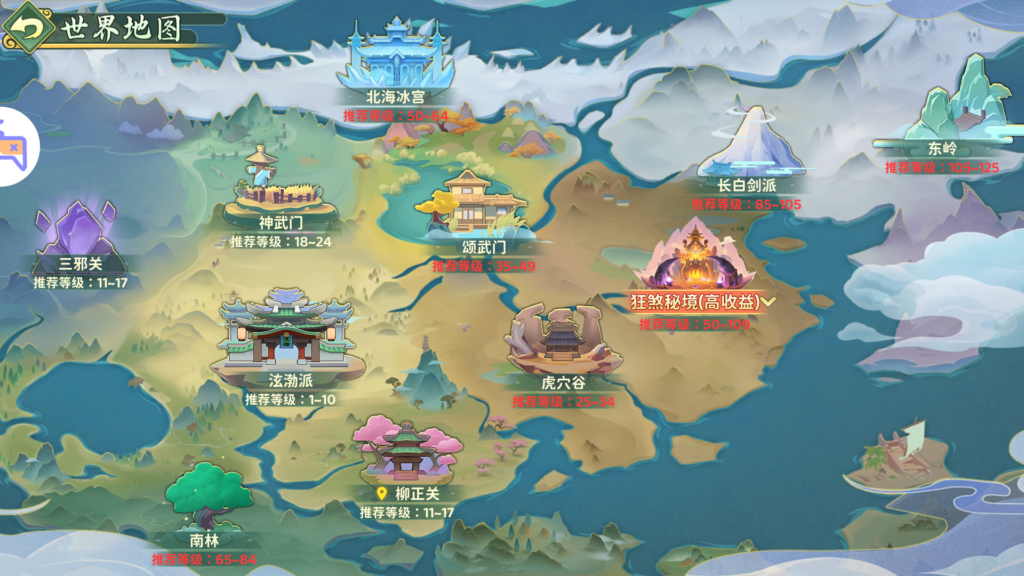Select the 北海冰宫 ice palace location
Viewport: 1024px width, 576px height.
coord(396,61)
